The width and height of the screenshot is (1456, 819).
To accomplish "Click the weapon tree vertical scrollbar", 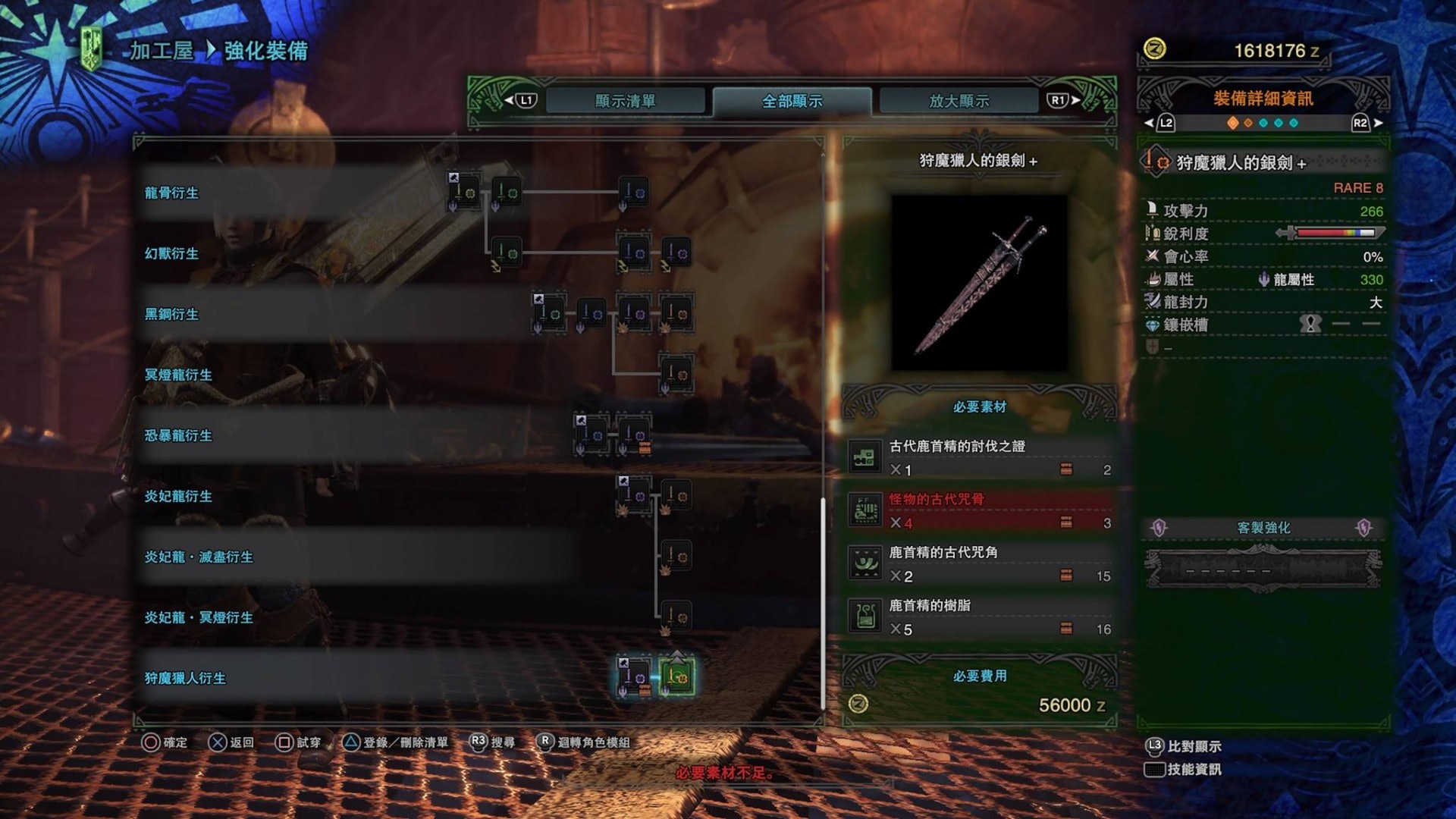I will tap(824, 603).
